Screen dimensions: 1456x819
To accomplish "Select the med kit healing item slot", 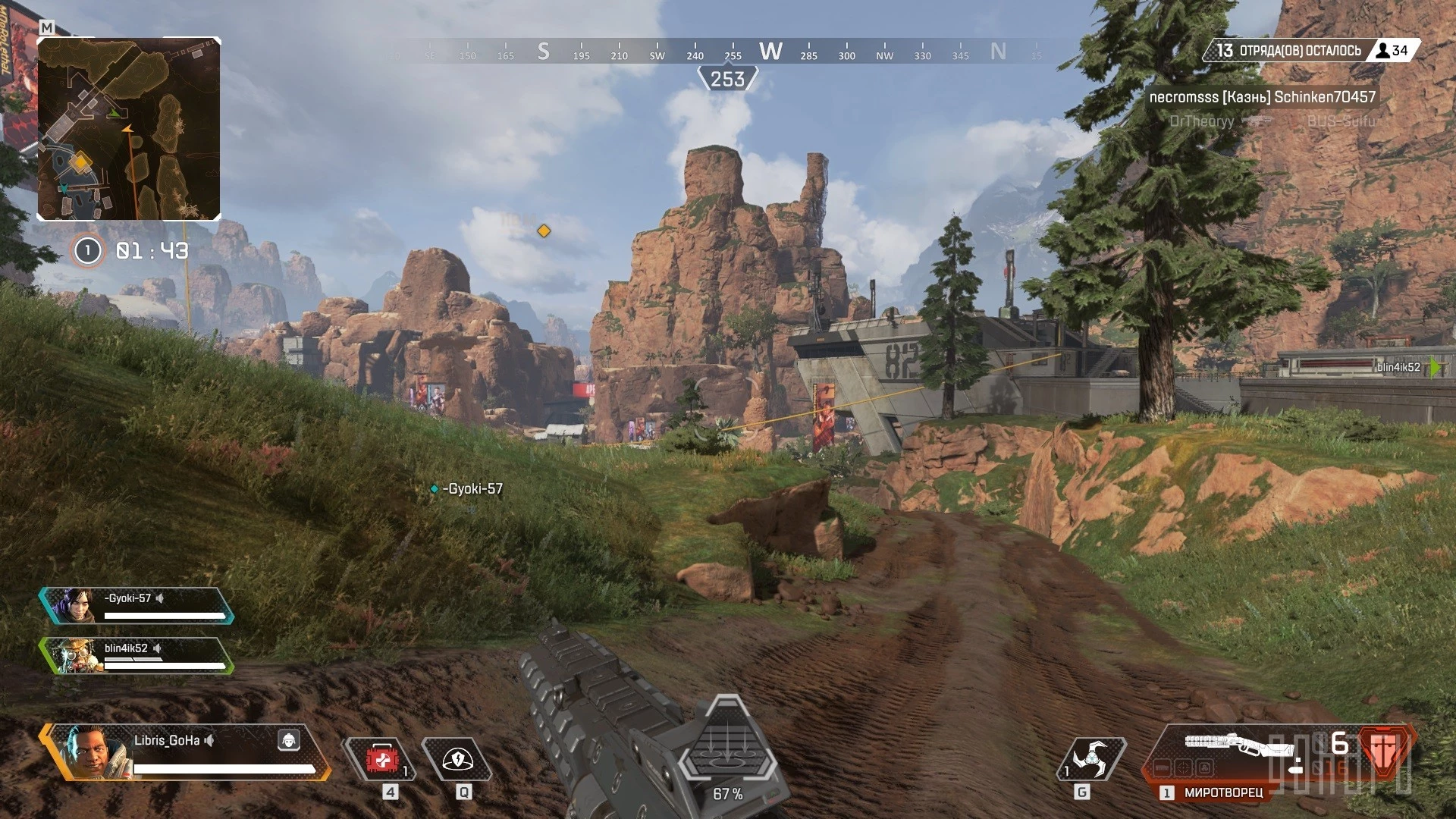I will pyautogui.click(x=382, y=759).
